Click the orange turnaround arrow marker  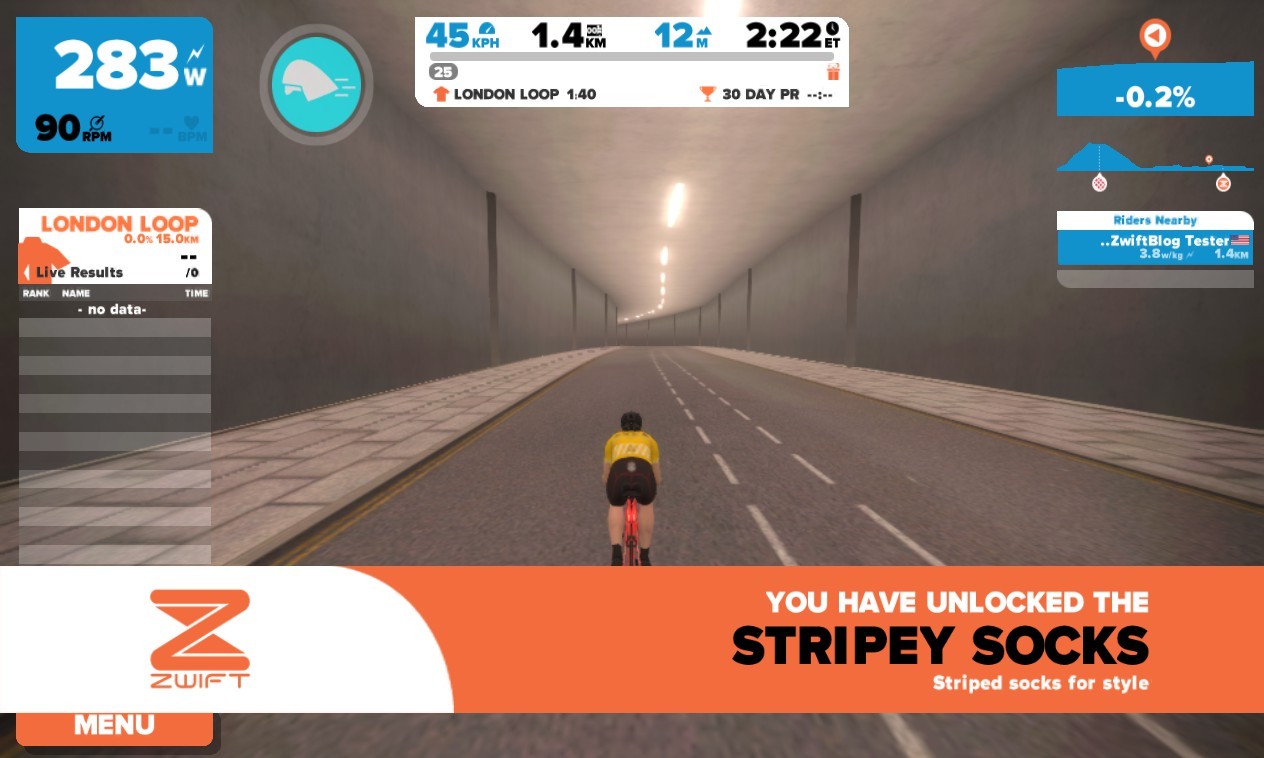click(1155, 37)
